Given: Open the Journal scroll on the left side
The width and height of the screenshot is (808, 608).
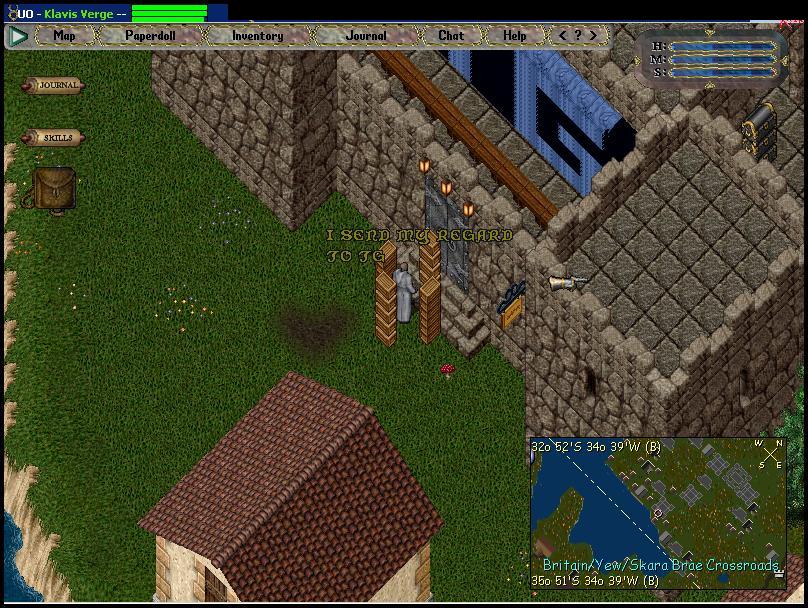Looking at the screenshot, I should [x=54, y=86].
